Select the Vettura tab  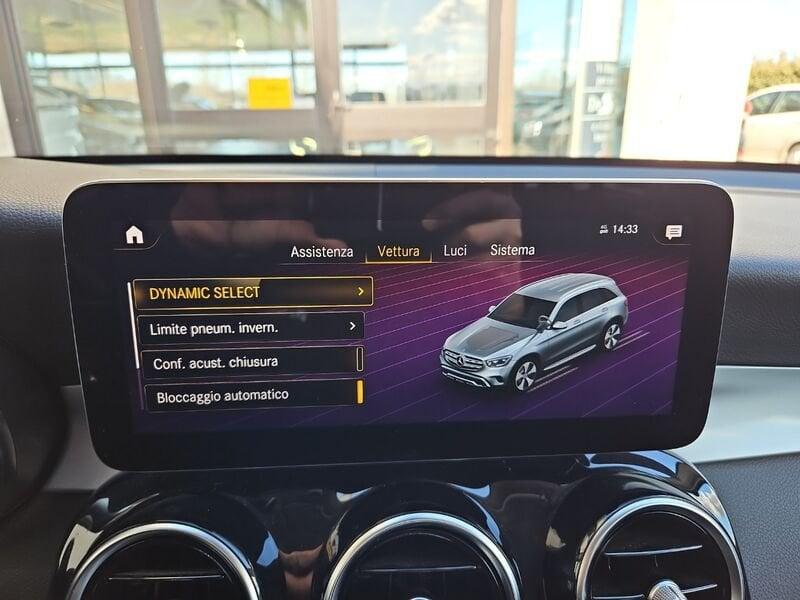point(398,251)
